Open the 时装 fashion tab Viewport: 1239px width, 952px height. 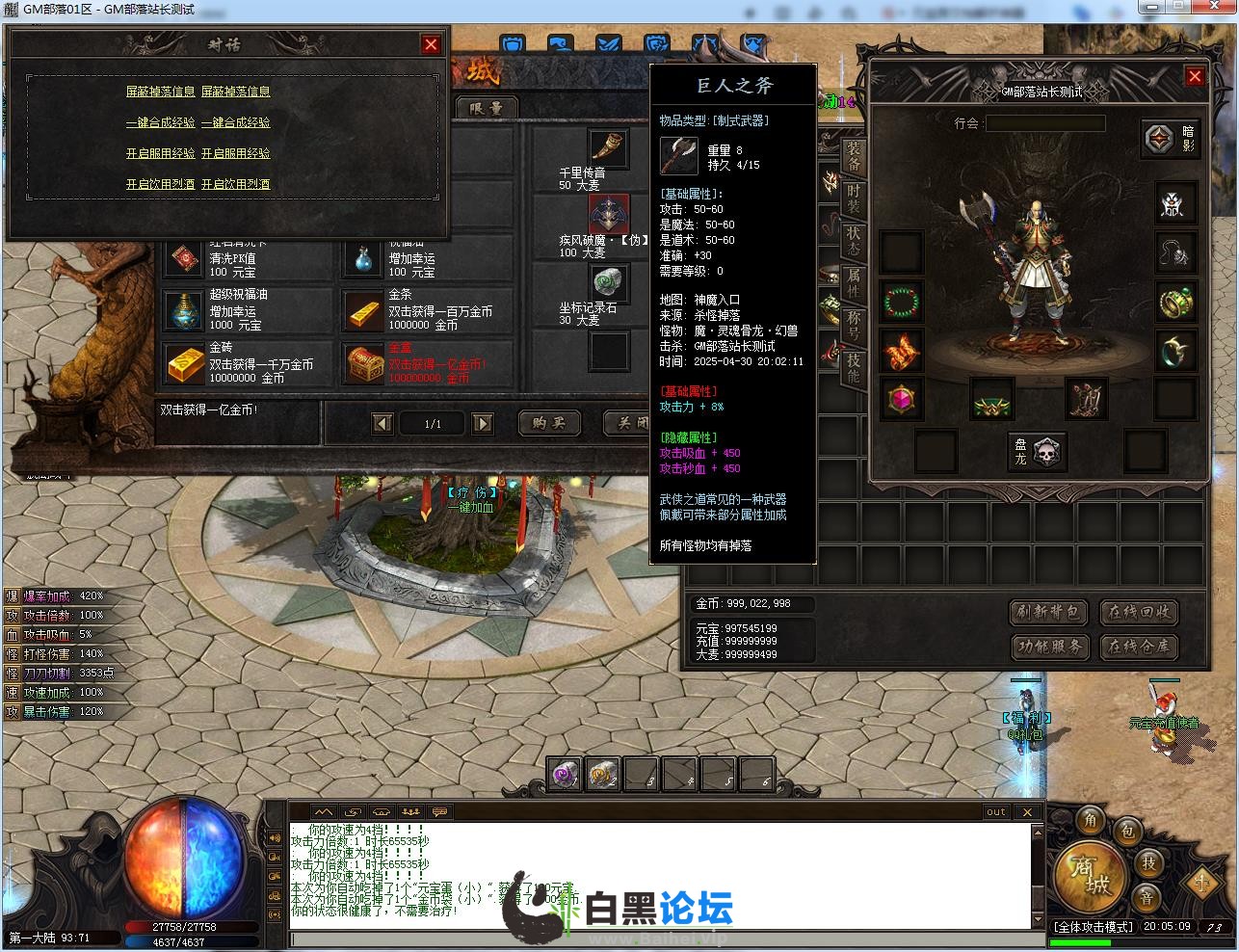click(x=854, y=198)
